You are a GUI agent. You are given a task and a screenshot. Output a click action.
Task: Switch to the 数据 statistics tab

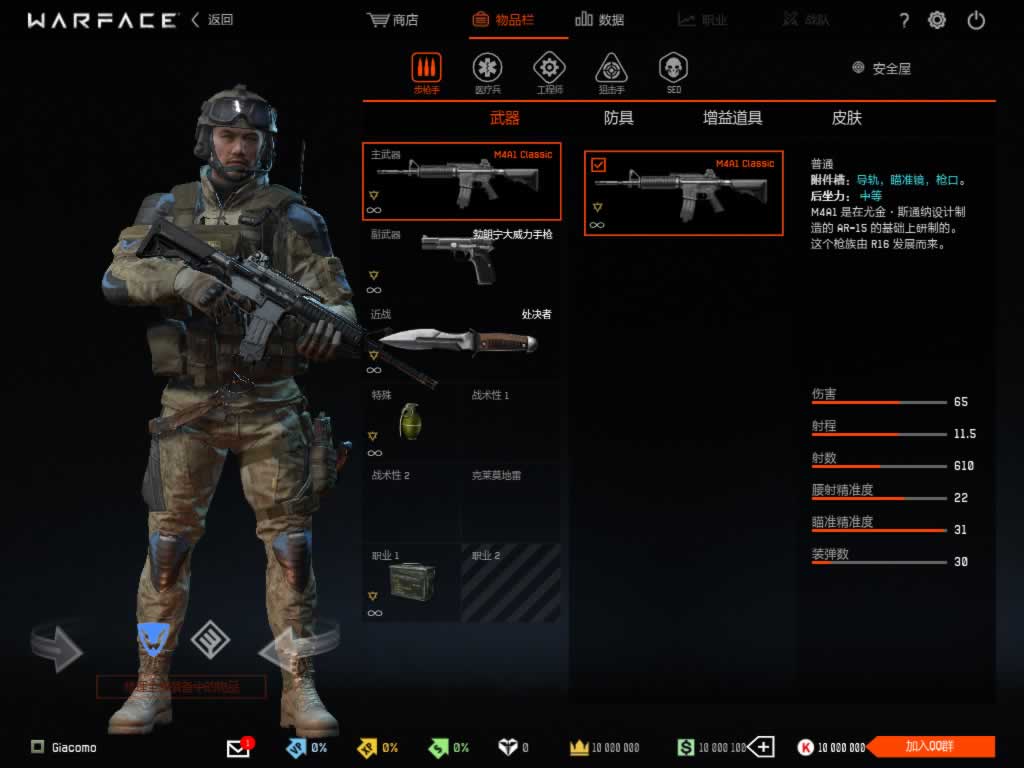[600, 20]
